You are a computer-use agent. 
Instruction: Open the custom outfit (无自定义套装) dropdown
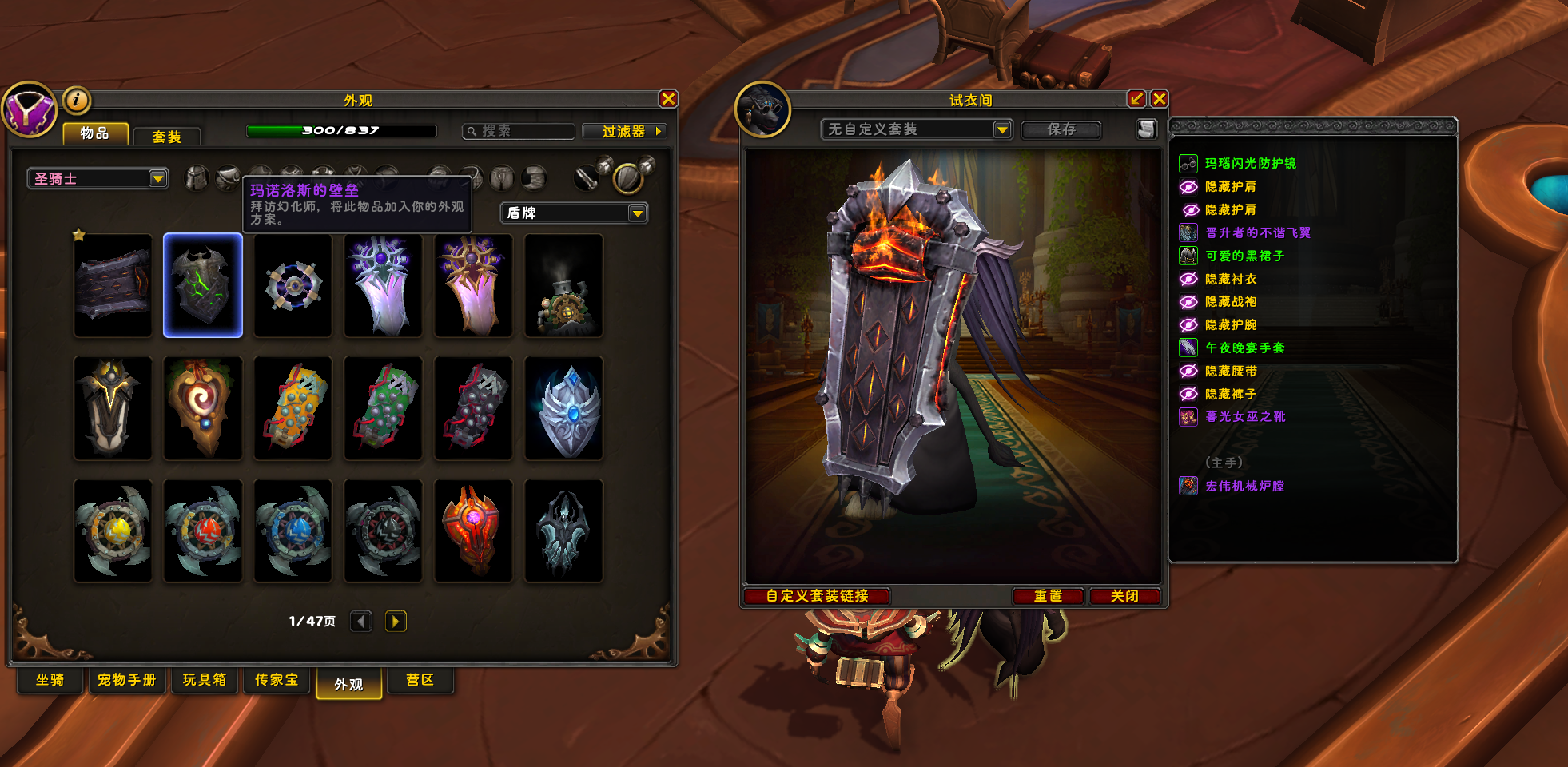tap(1002, 129)
